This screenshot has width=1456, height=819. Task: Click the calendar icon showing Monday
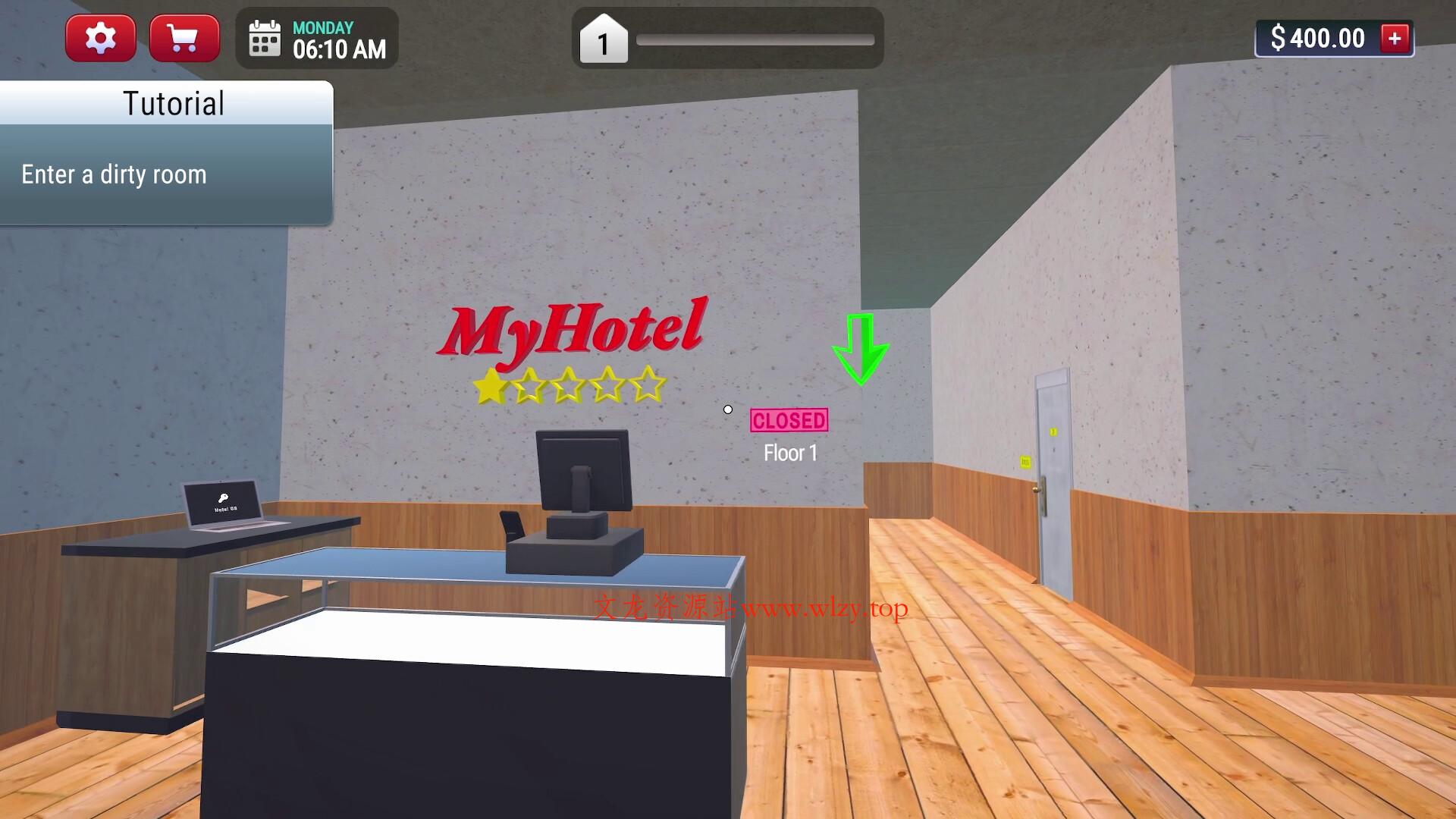(x=264, y=38)
